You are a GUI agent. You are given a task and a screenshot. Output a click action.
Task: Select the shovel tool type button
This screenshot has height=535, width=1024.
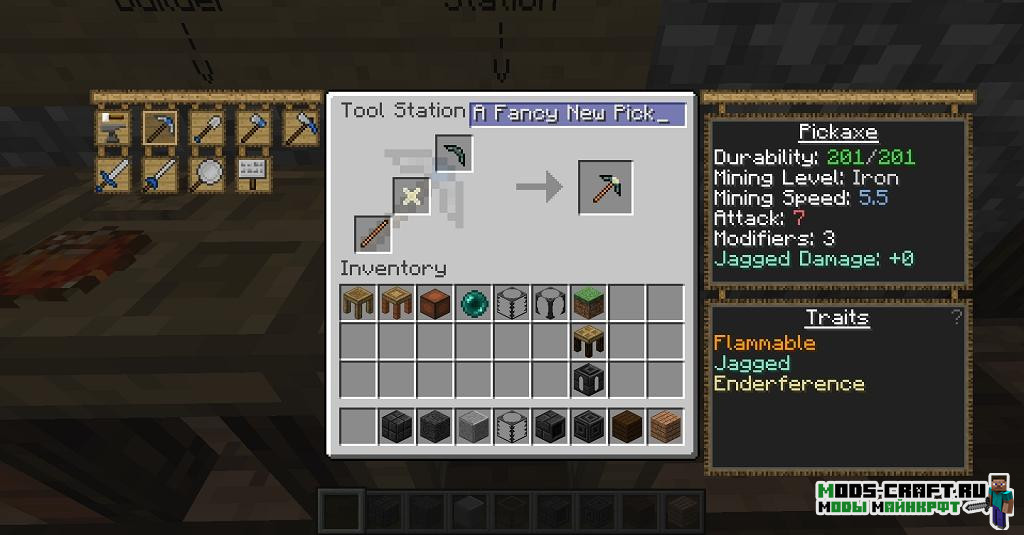(x=206, y=127)
